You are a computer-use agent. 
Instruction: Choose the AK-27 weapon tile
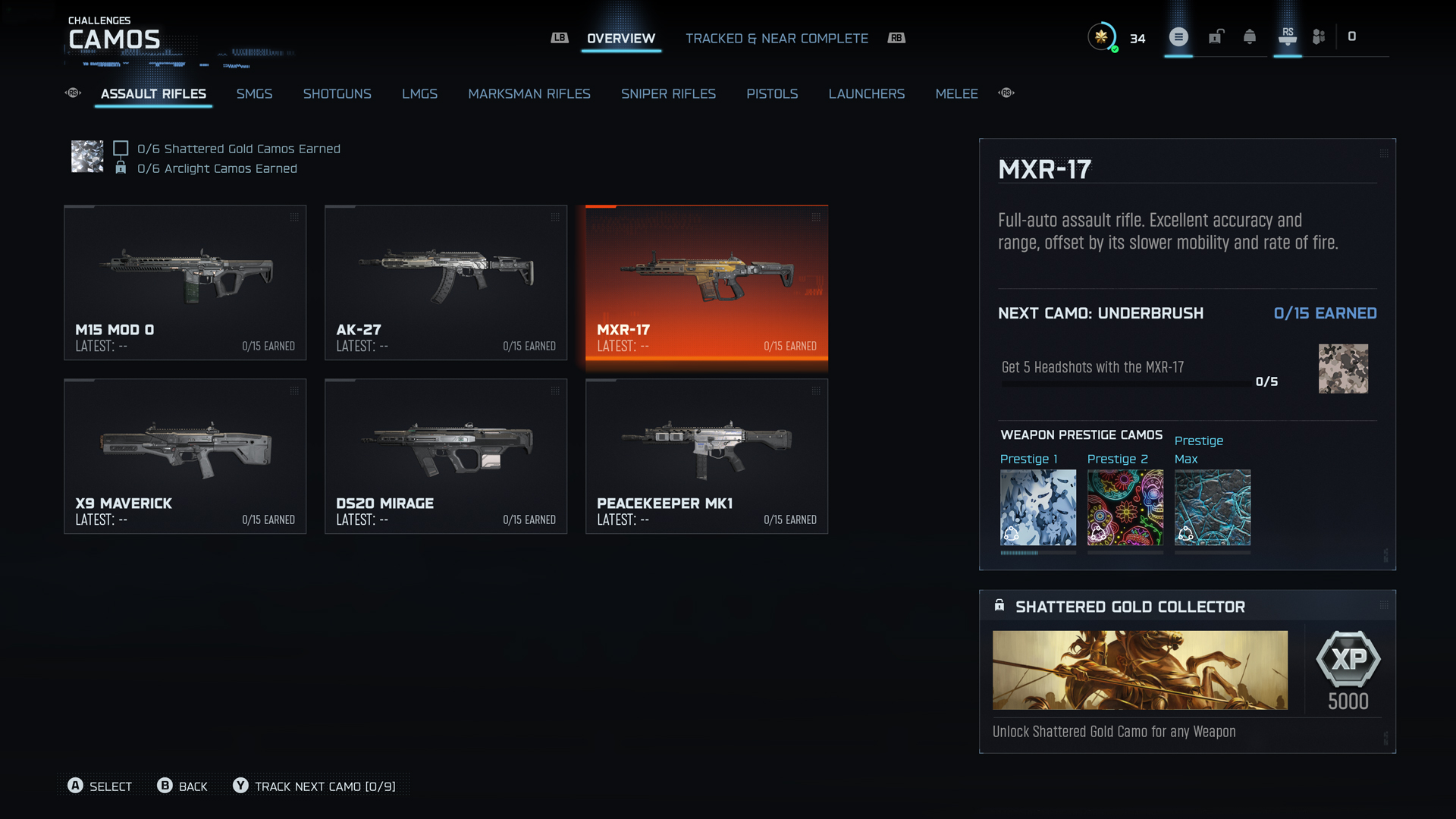pyautogui.click(x=446, y=282)
